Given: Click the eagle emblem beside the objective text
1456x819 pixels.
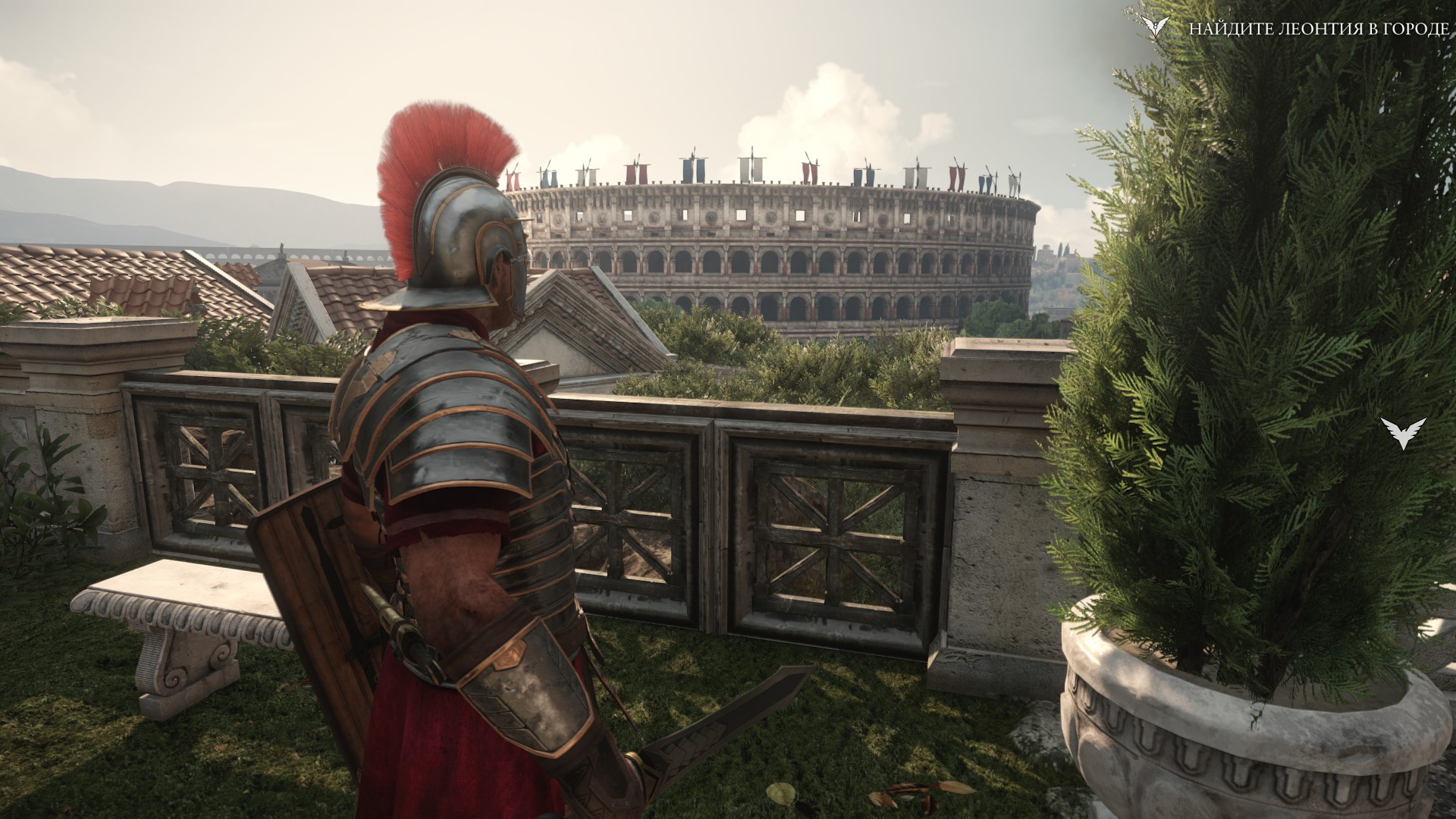Looking at the screenshot, I should pos(1155,28).
